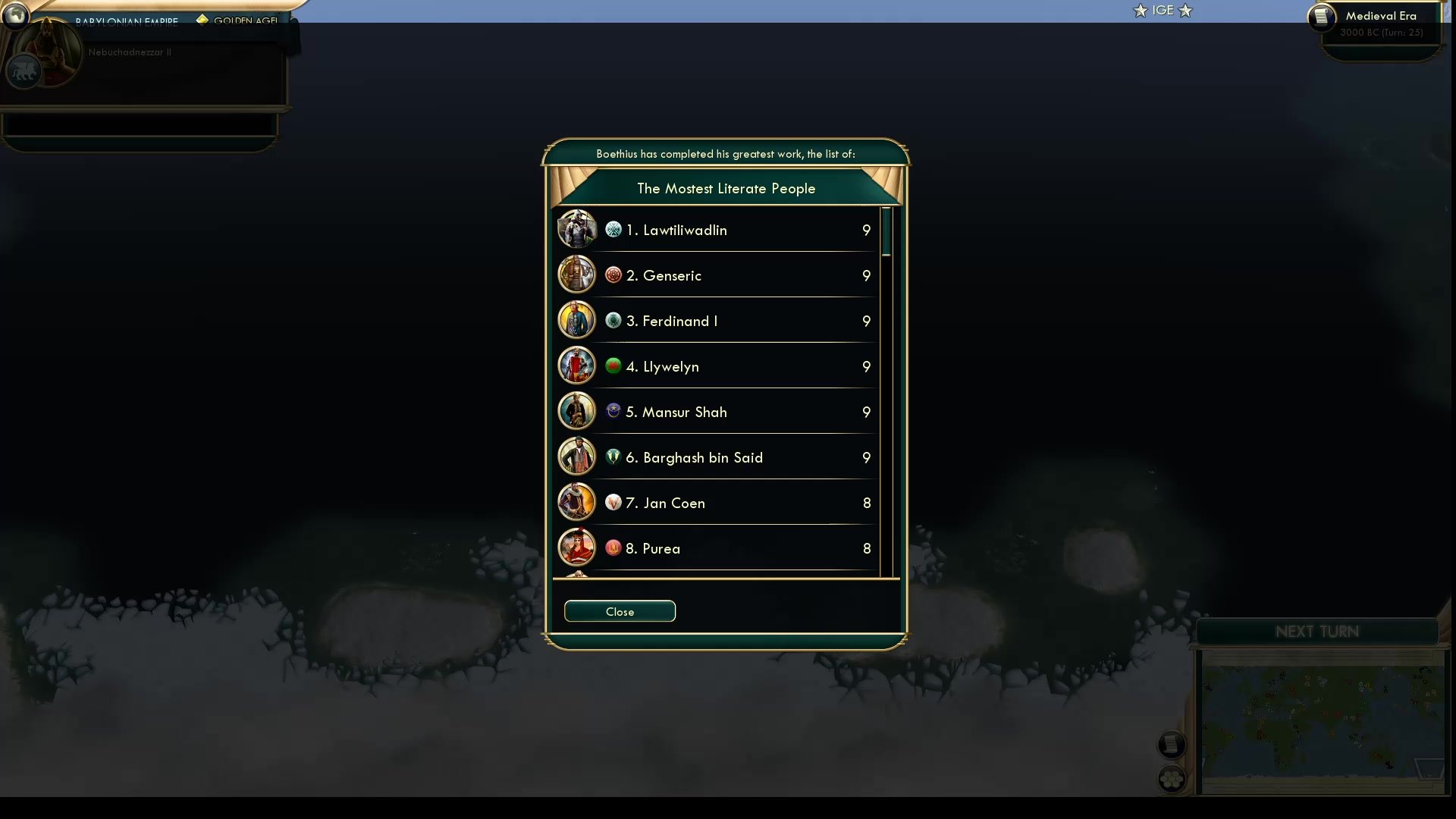Close the Mostest Literate People list
Screen dimensions: 1456x819
pos(620,611)
